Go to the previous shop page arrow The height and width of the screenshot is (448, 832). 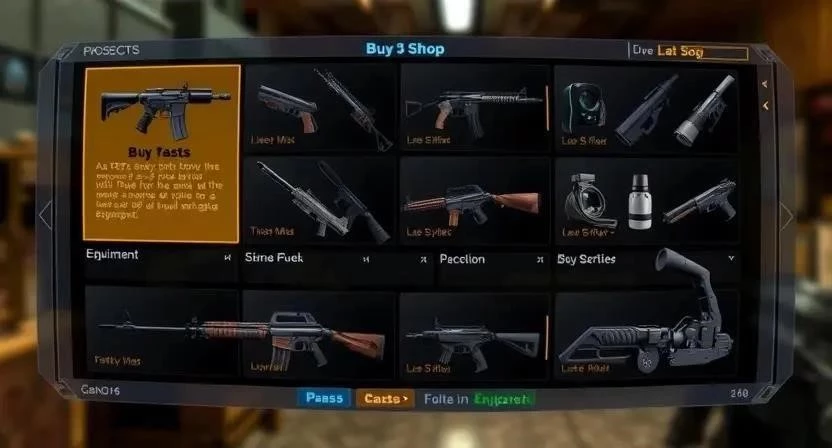click(x=44, y=214)
